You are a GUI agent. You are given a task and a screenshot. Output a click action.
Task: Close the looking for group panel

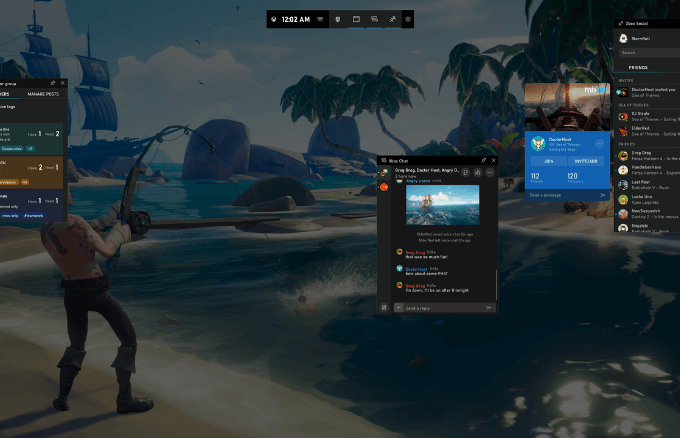[63, 83]
